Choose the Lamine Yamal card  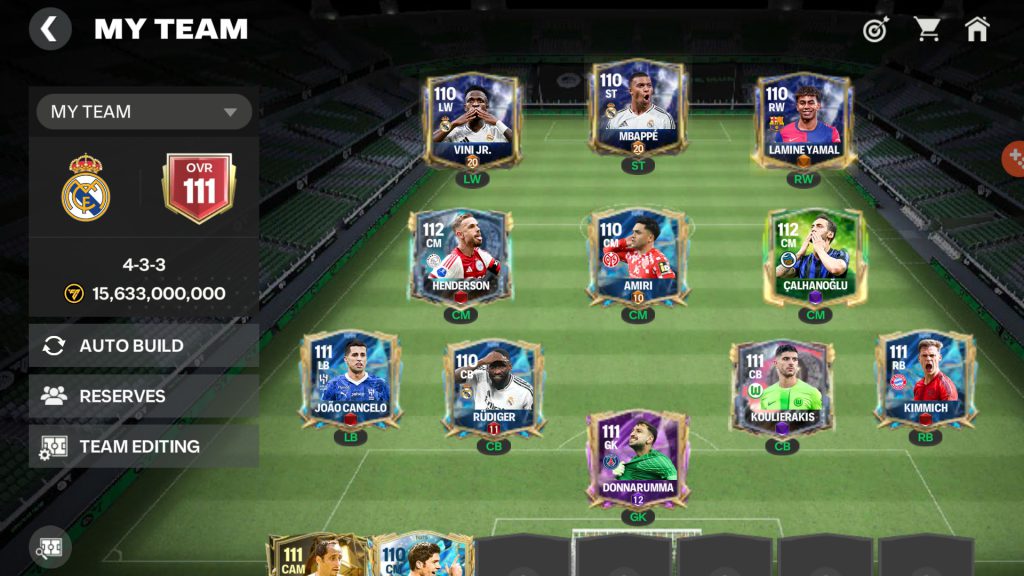[803, 120]
